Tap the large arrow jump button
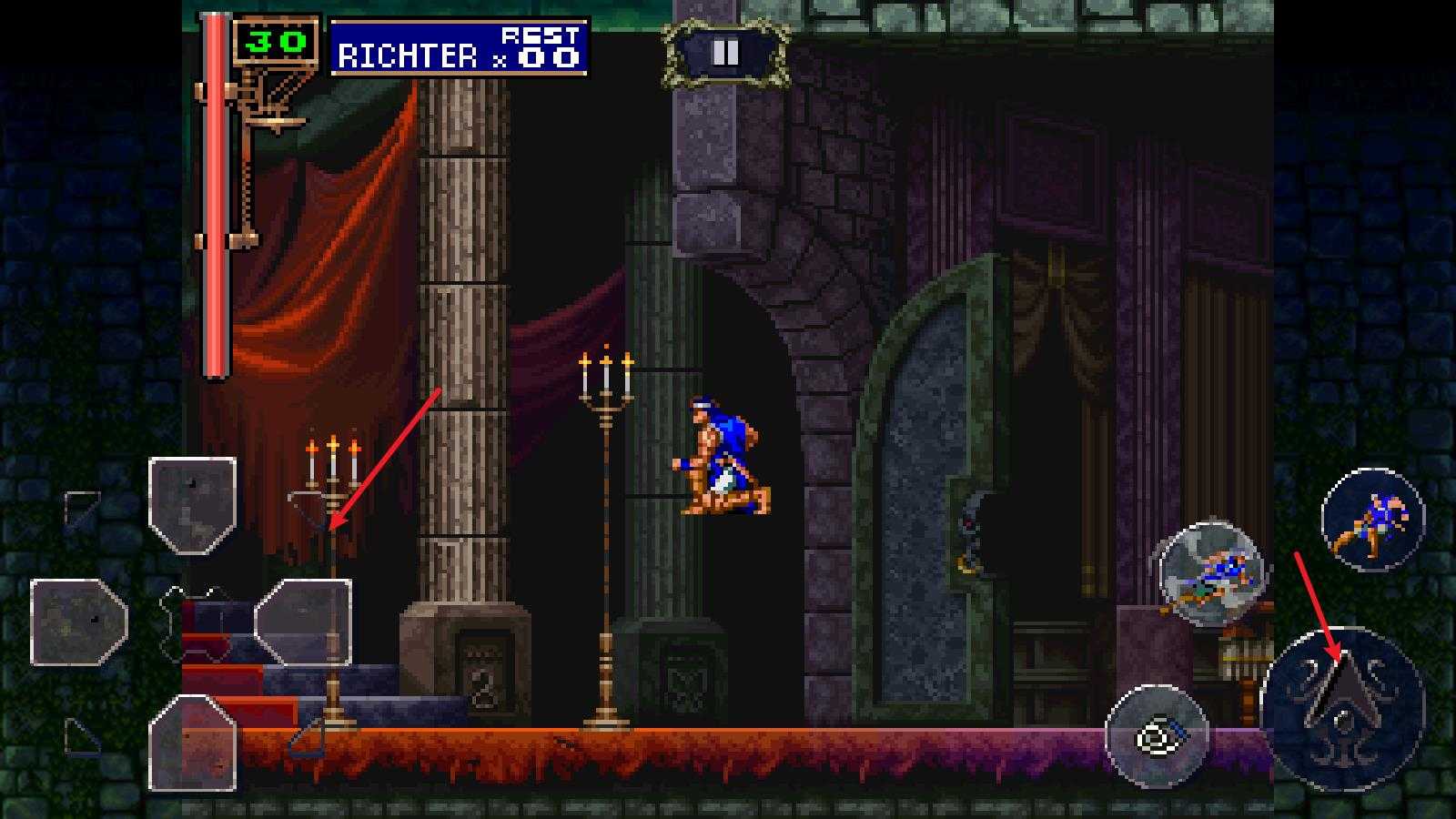1456x819 pixels. coord(1342,708)
